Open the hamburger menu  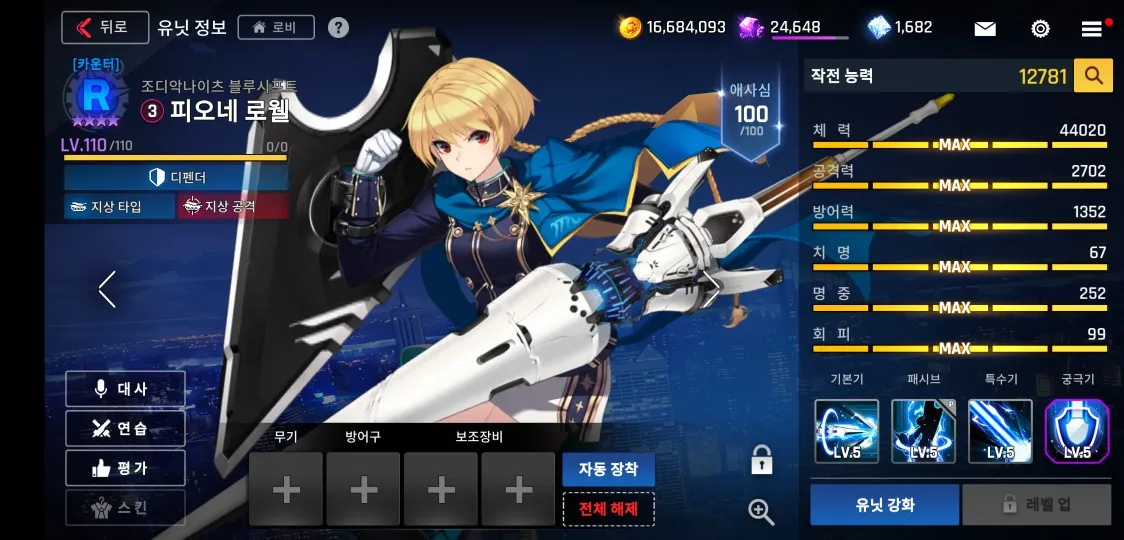[x=1092, y=28]
